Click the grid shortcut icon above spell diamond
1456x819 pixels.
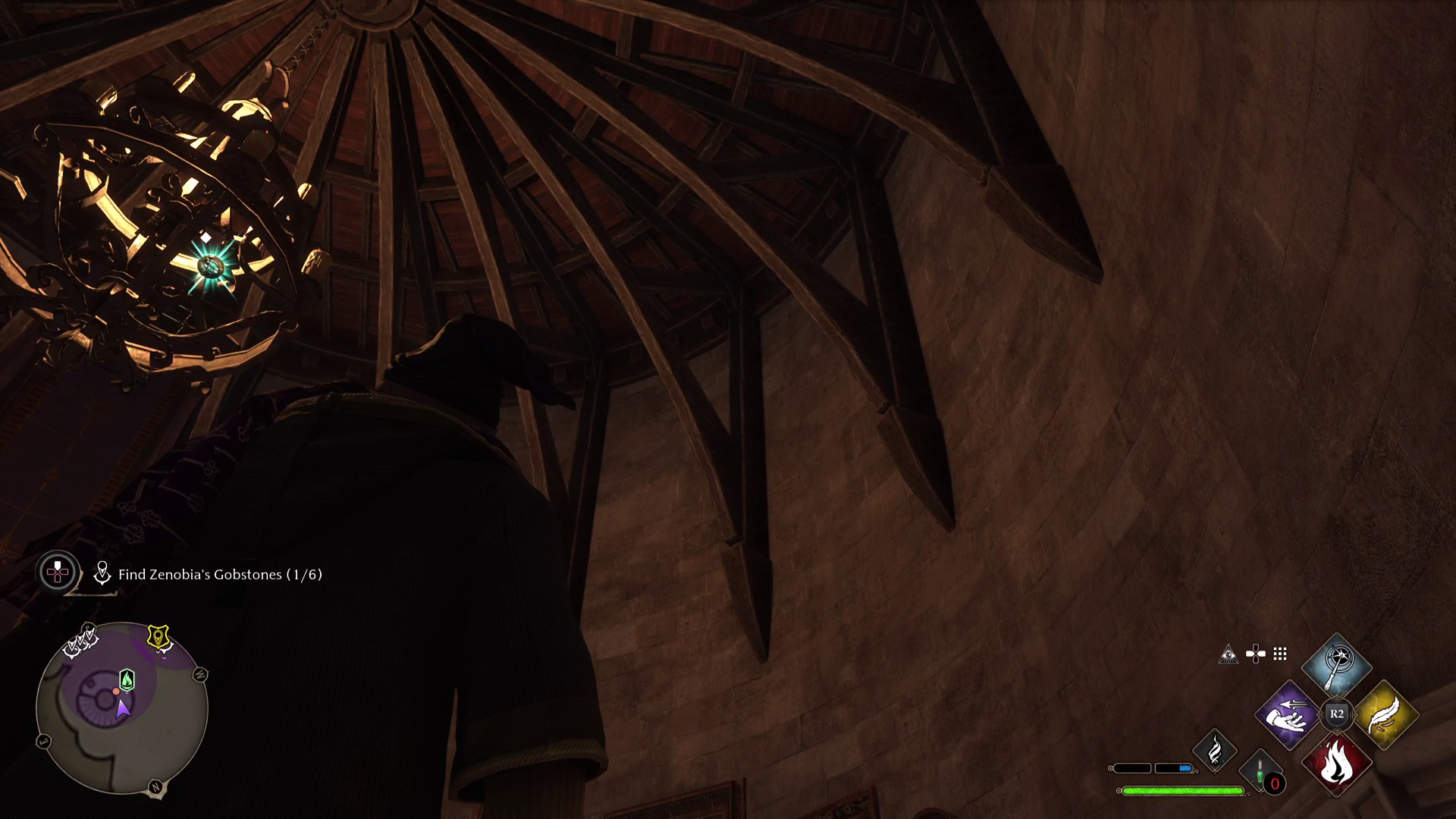1279,654
